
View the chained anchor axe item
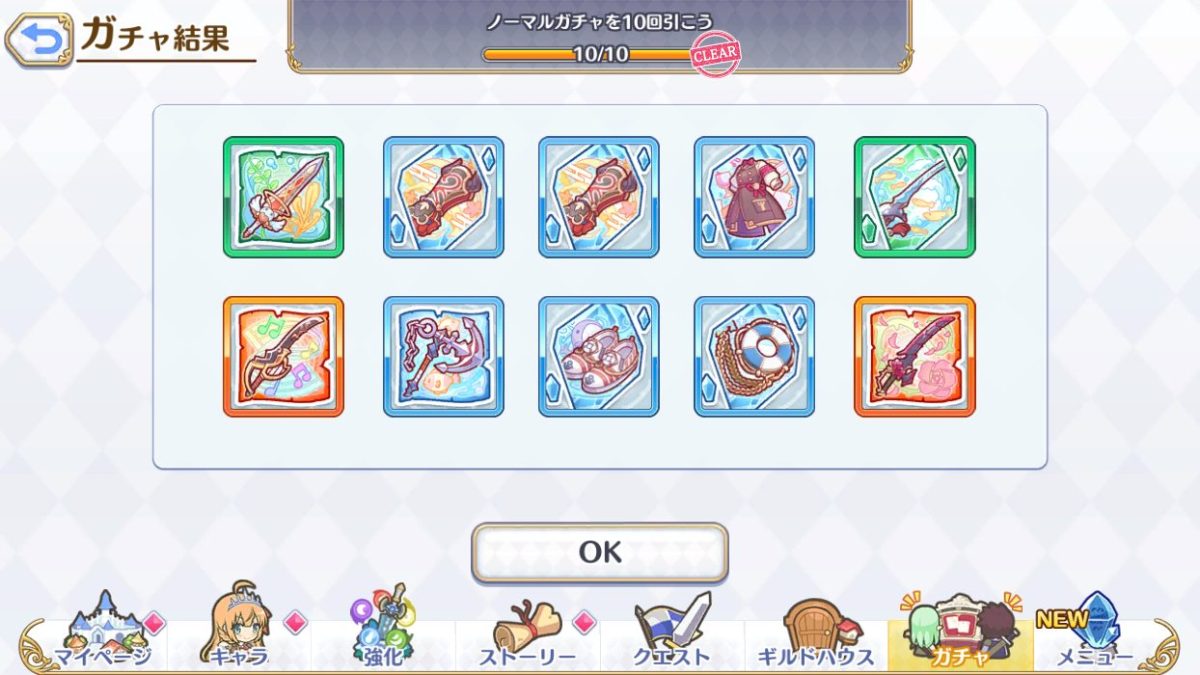click(443, 356)
